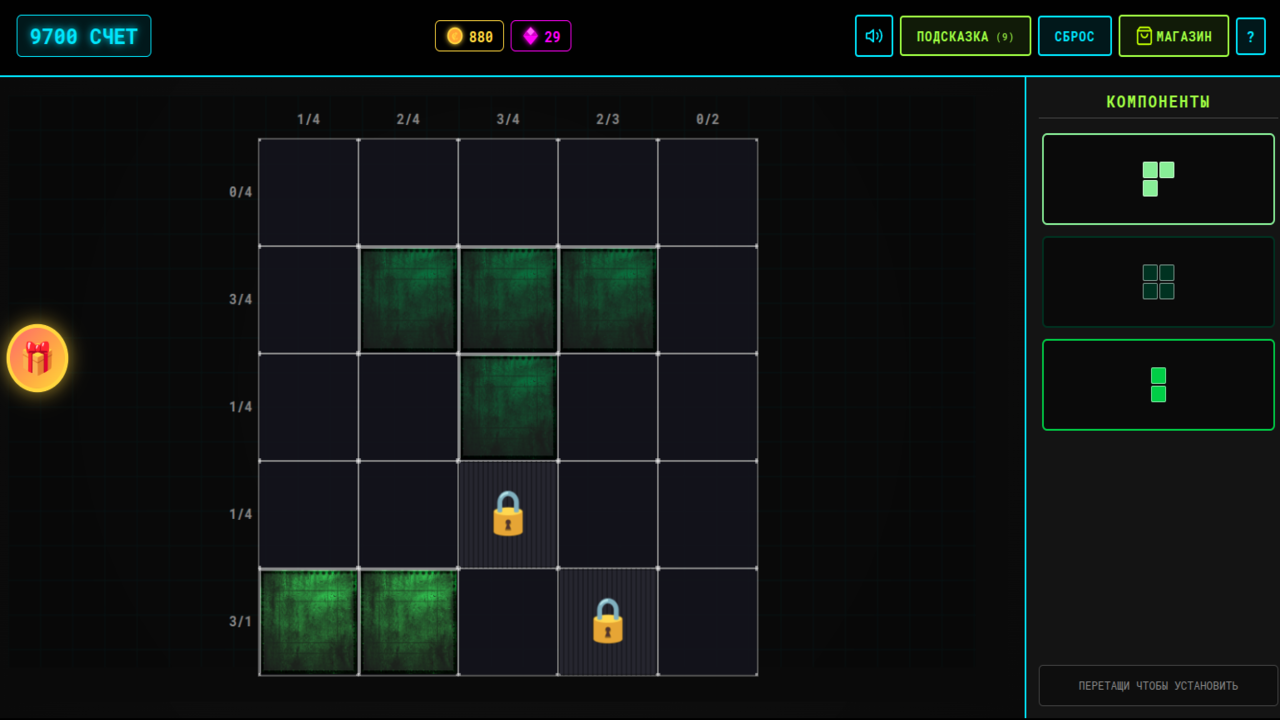This screenshot has height=720, width=1280.
Task: Select the vertical two-block component
Action: [1158, 385]
